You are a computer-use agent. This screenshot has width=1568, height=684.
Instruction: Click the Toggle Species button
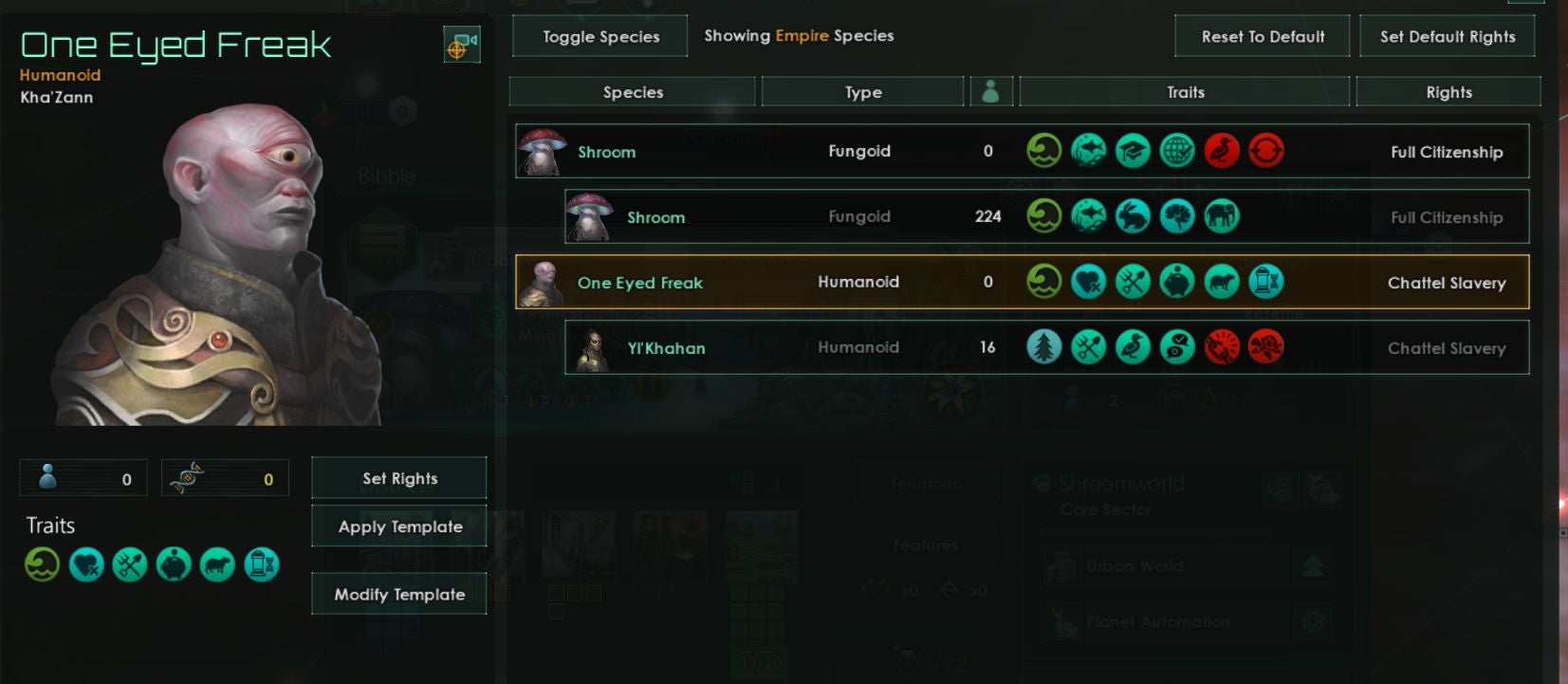(x=600, y=36)
